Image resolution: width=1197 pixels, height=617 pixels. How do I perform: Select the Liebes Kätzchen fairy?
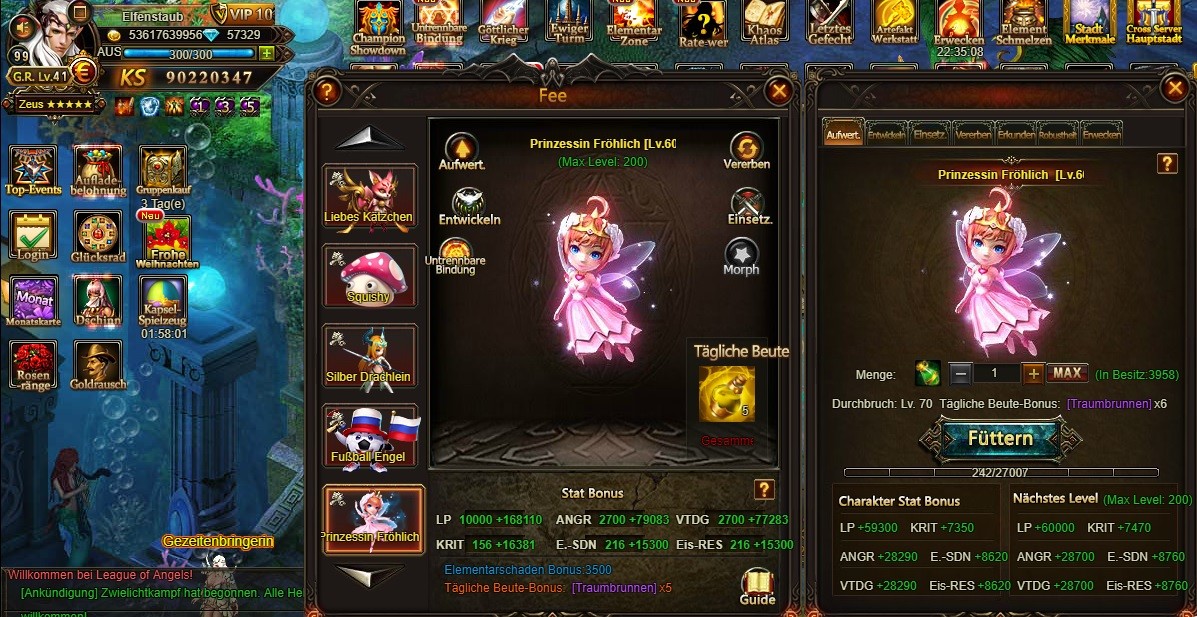(369, 197)
